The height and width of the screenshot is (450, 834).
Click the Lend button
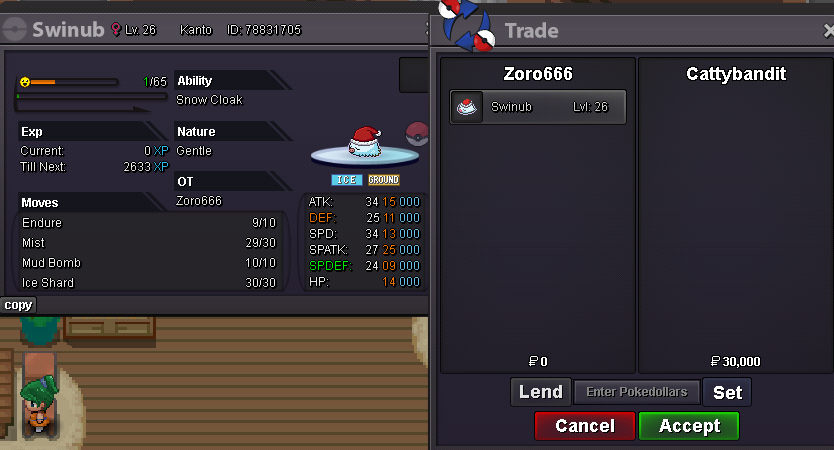tap(540, 392)
